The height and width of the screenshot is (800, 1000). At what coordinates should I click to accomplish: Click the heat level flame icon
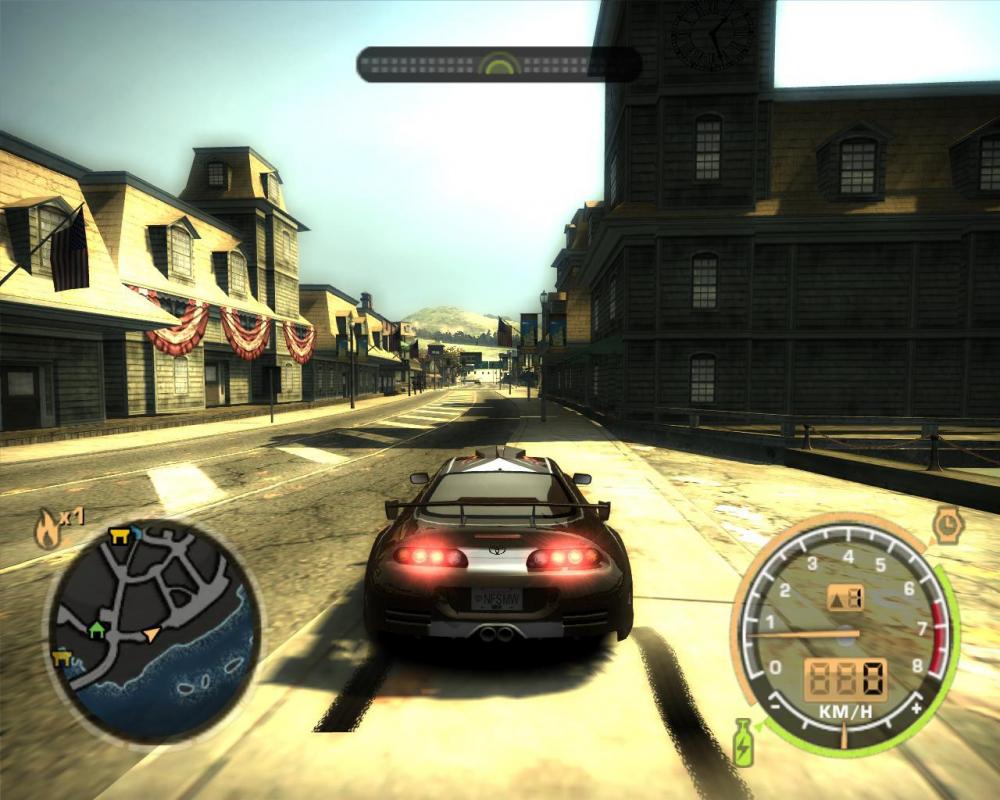pyautogui.click(x=47, y=528)
